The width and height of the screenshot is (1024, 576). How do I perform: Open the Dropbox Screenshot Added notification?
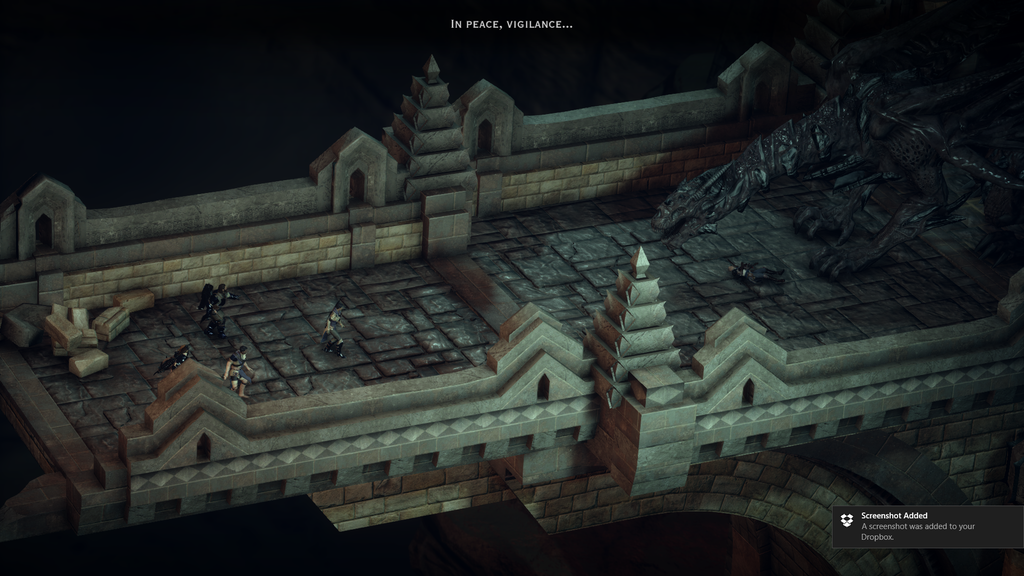pyautogui.click(x=926, y=526)
